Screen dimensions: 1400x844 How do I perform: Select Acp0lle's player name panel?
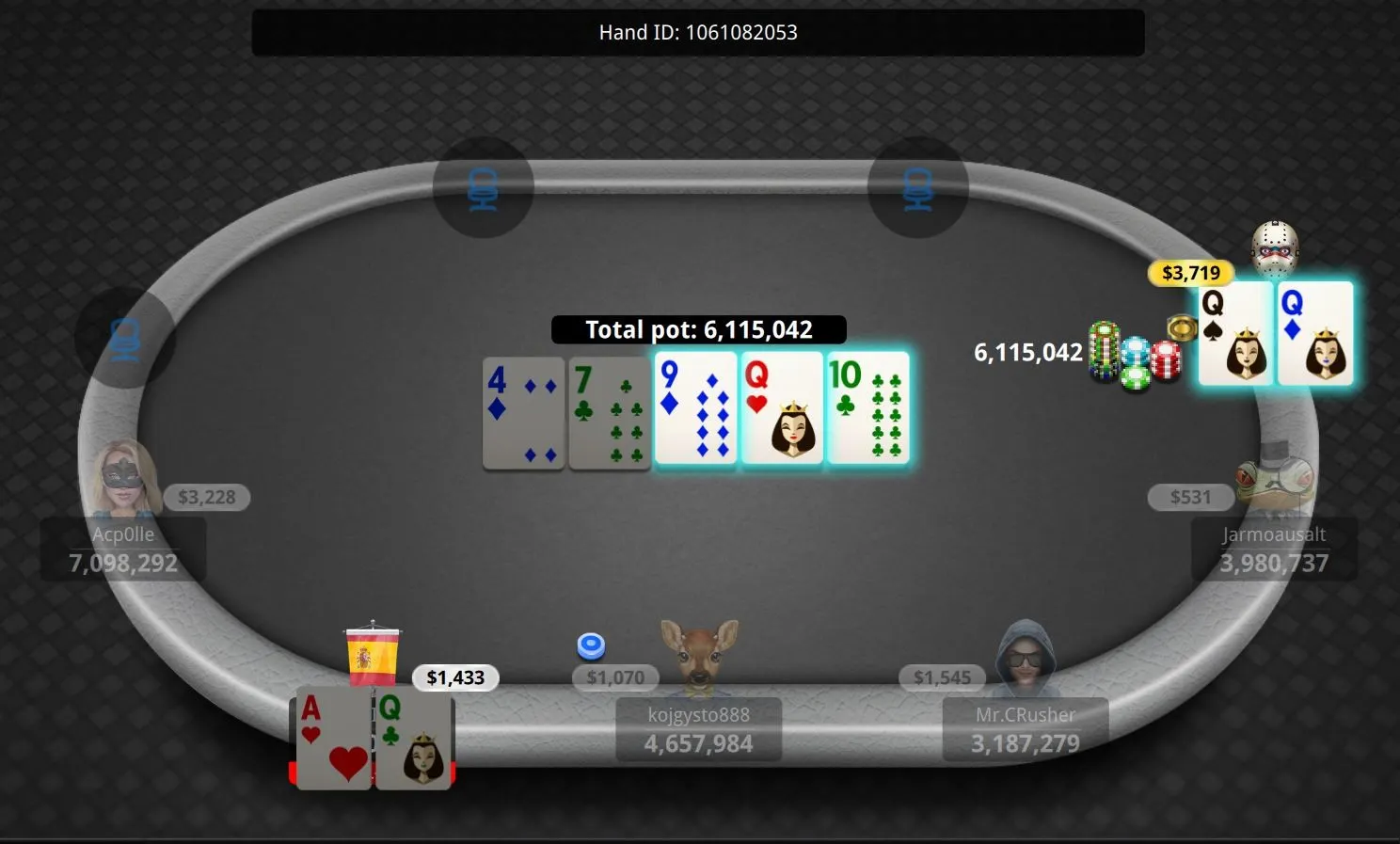tap(123, 549)
